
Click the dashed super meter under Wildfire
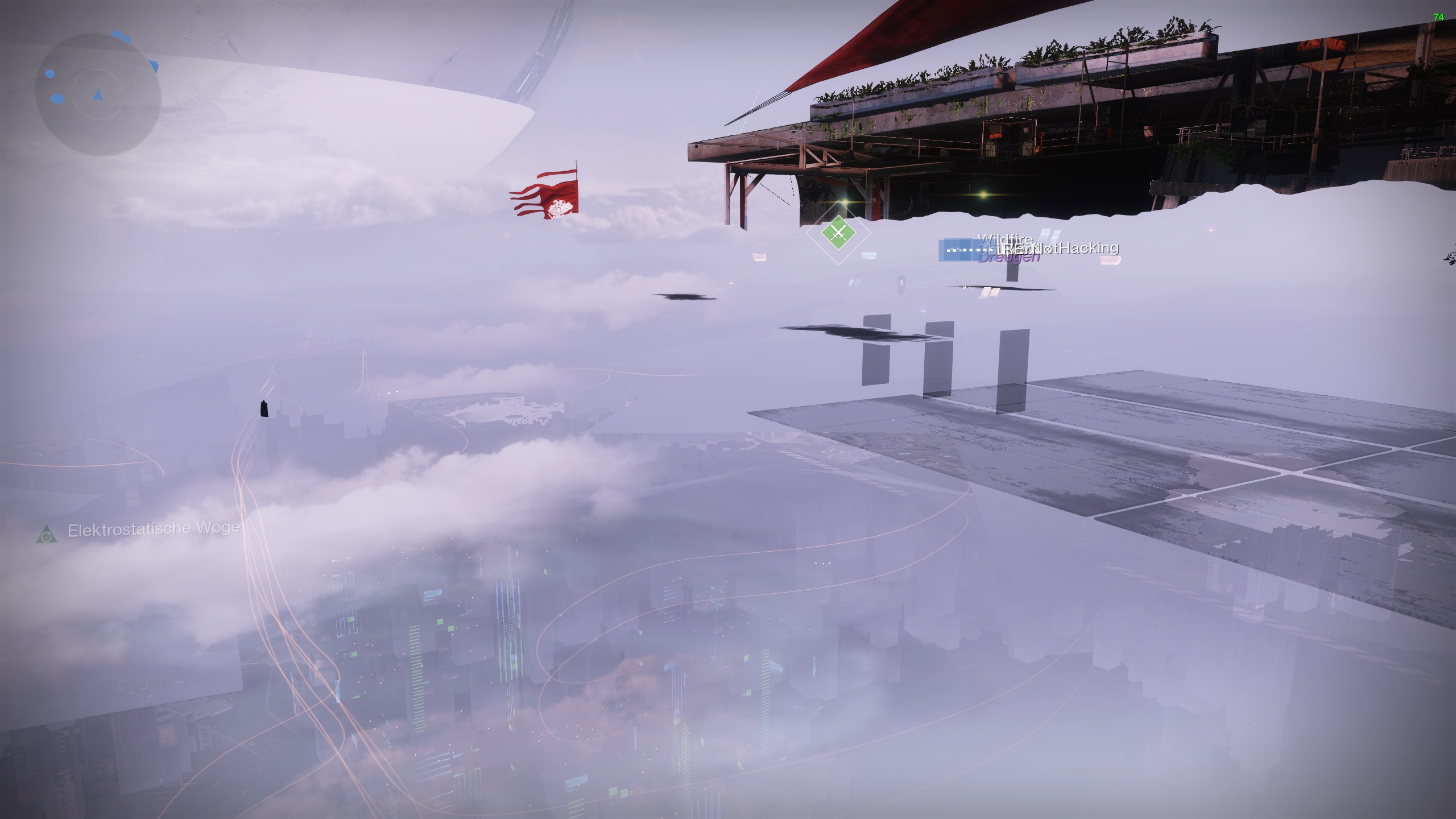970,251
